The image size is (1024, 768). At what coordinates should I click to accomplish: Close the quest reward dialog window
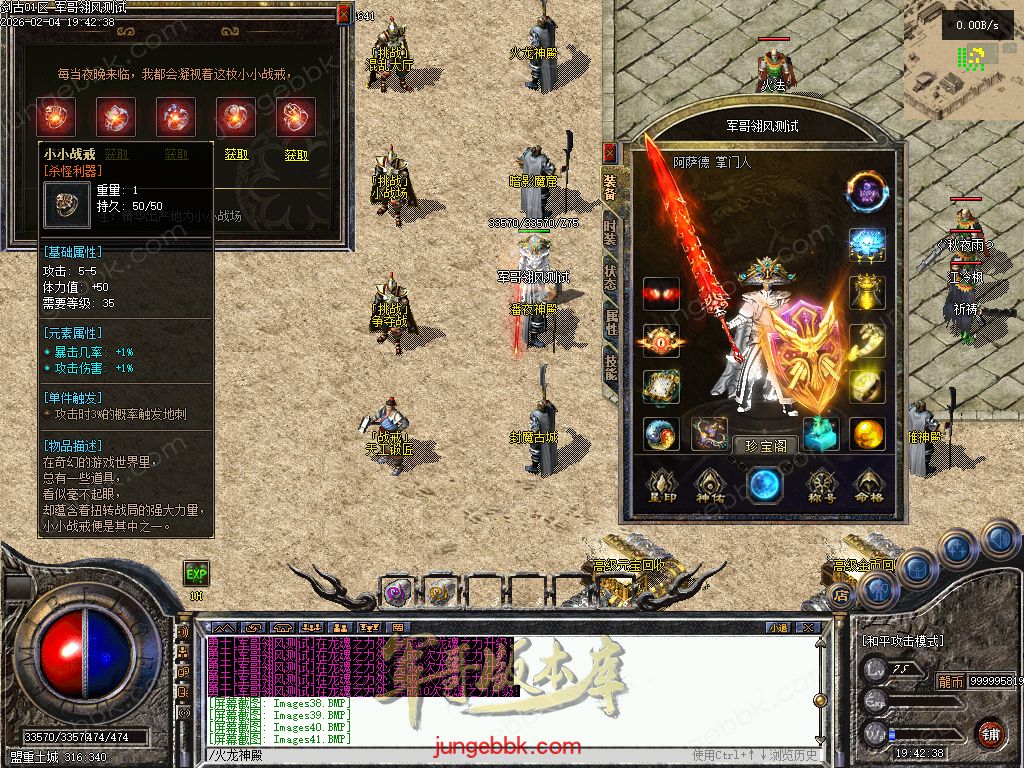[344, 14]
